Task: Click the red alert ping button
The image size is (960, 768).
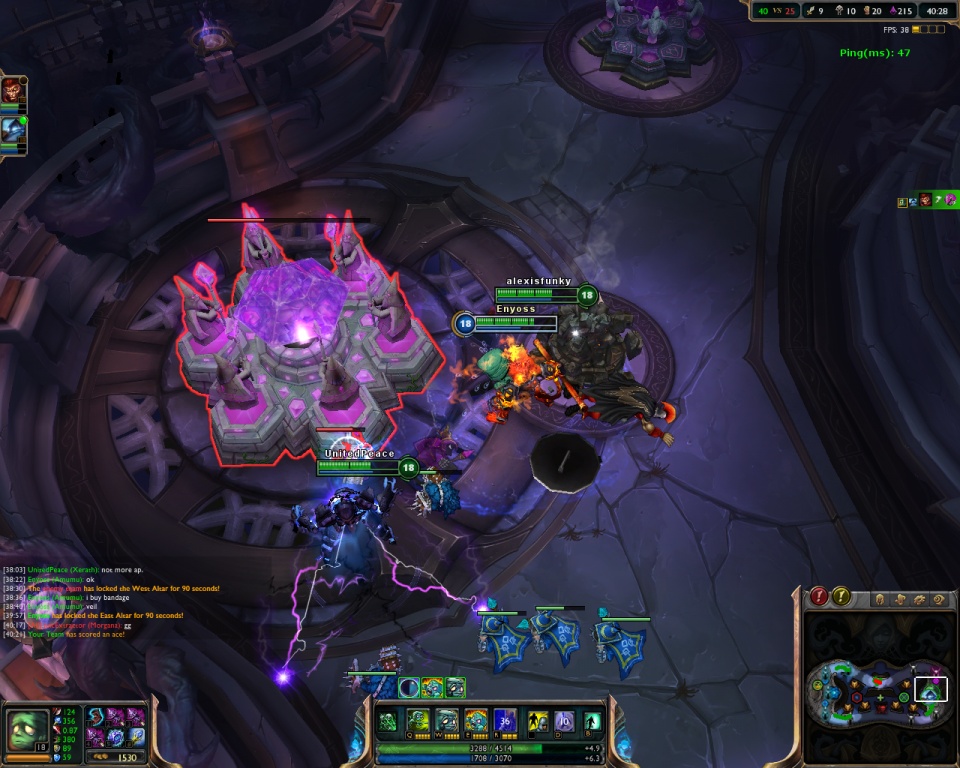Action: pyautogui.click(x=820, y=597)
